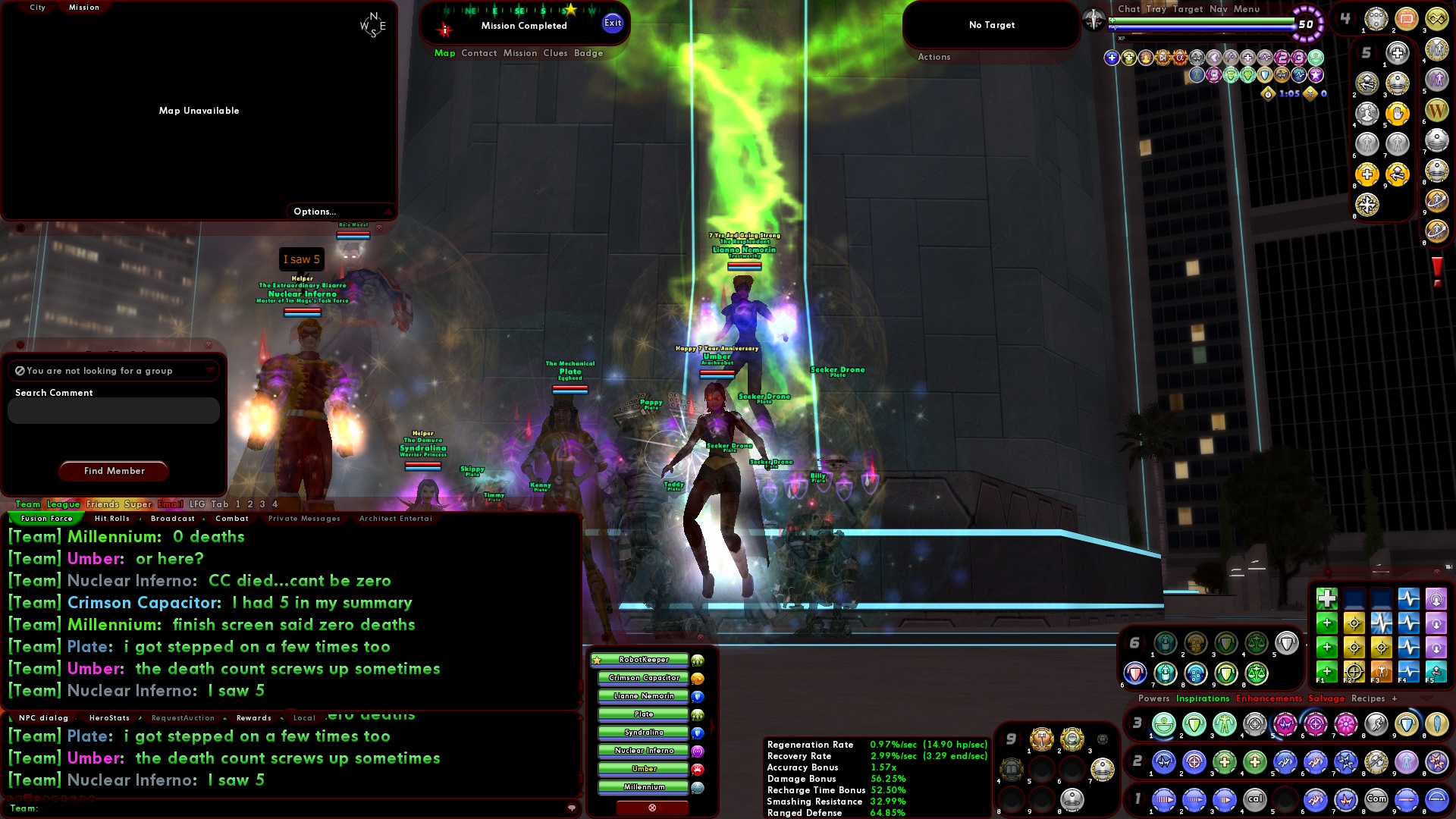Activate the green cross healing power in tray 2
This screenshot has height=819, width=1456.
(x=1225, y=761)
